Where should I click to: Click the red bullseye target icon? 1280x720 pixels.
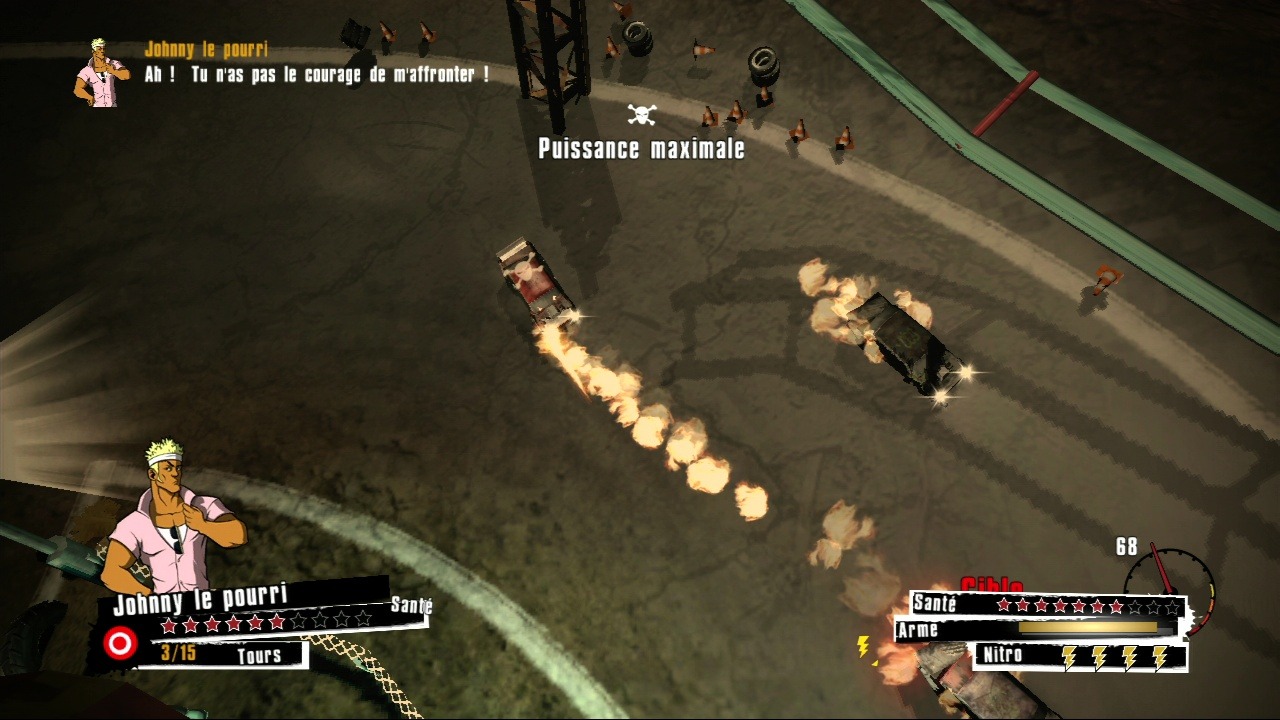click(120, 644)
